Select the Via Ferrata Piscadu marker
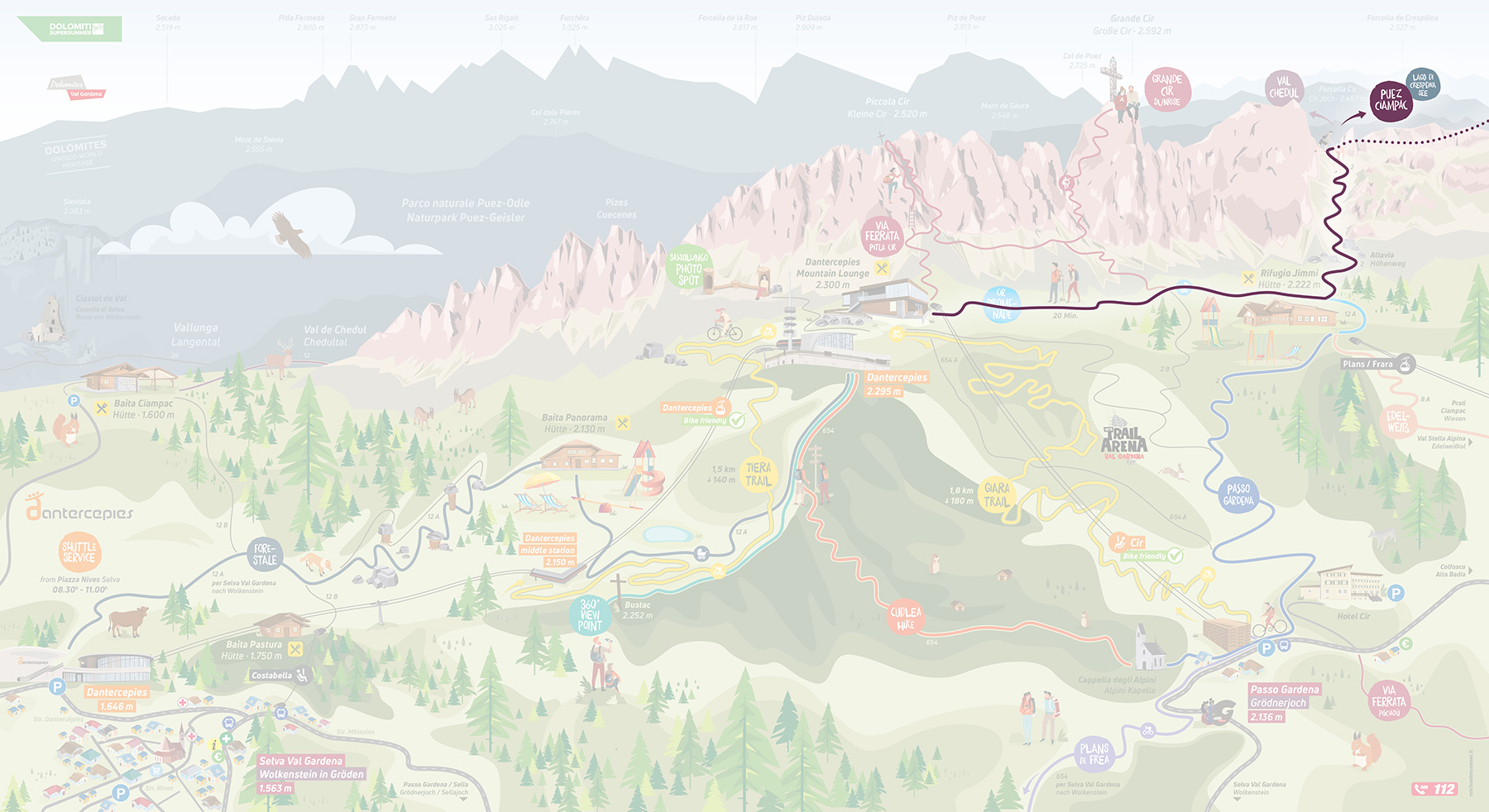The width and height of the screenshot is (1489, 812). [x=1389, y=700]
